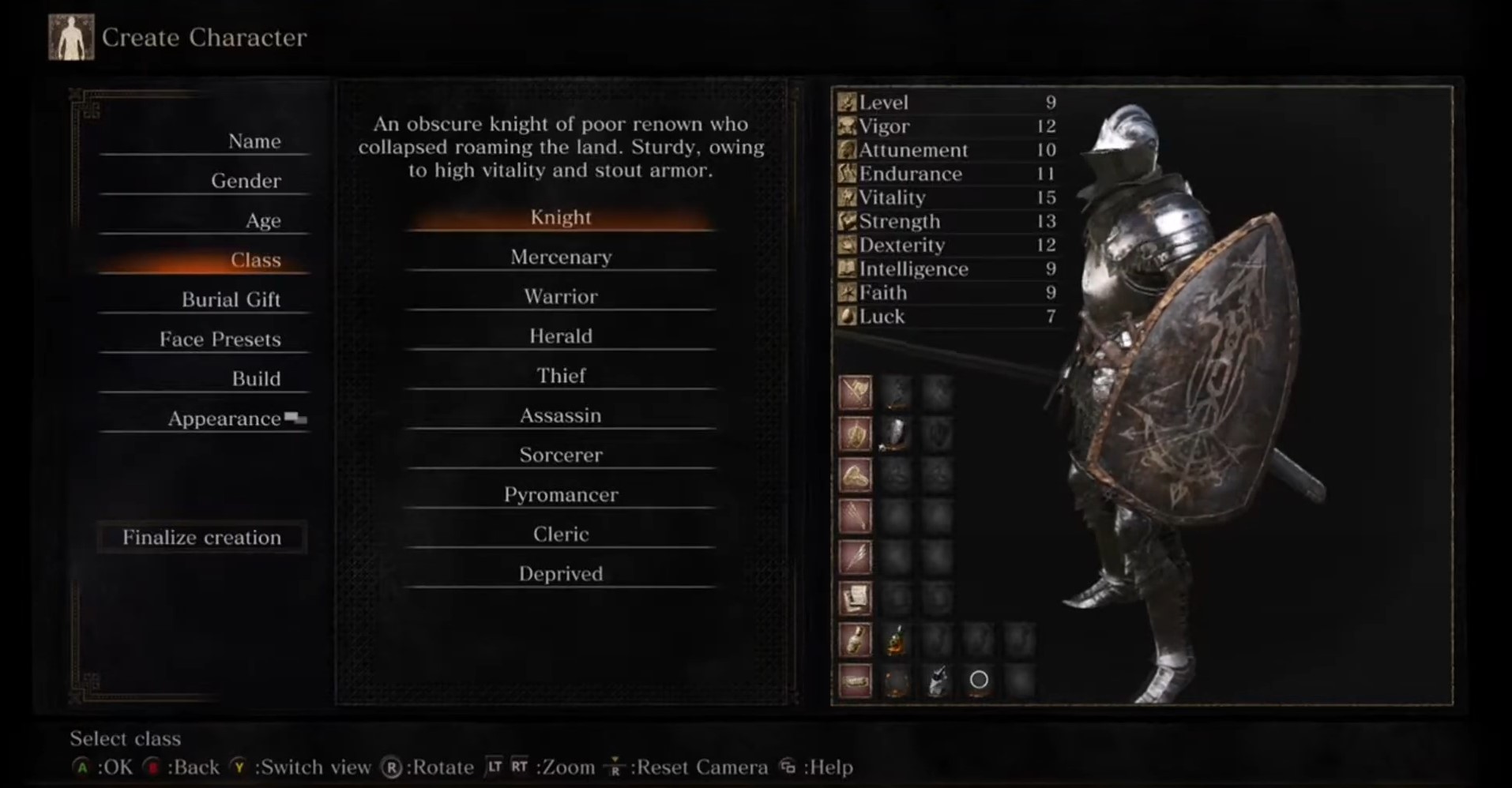The width and height of the screenshot is (1512, 788).
Task: Choose the Sorcerer class
Action: [561, 455]
